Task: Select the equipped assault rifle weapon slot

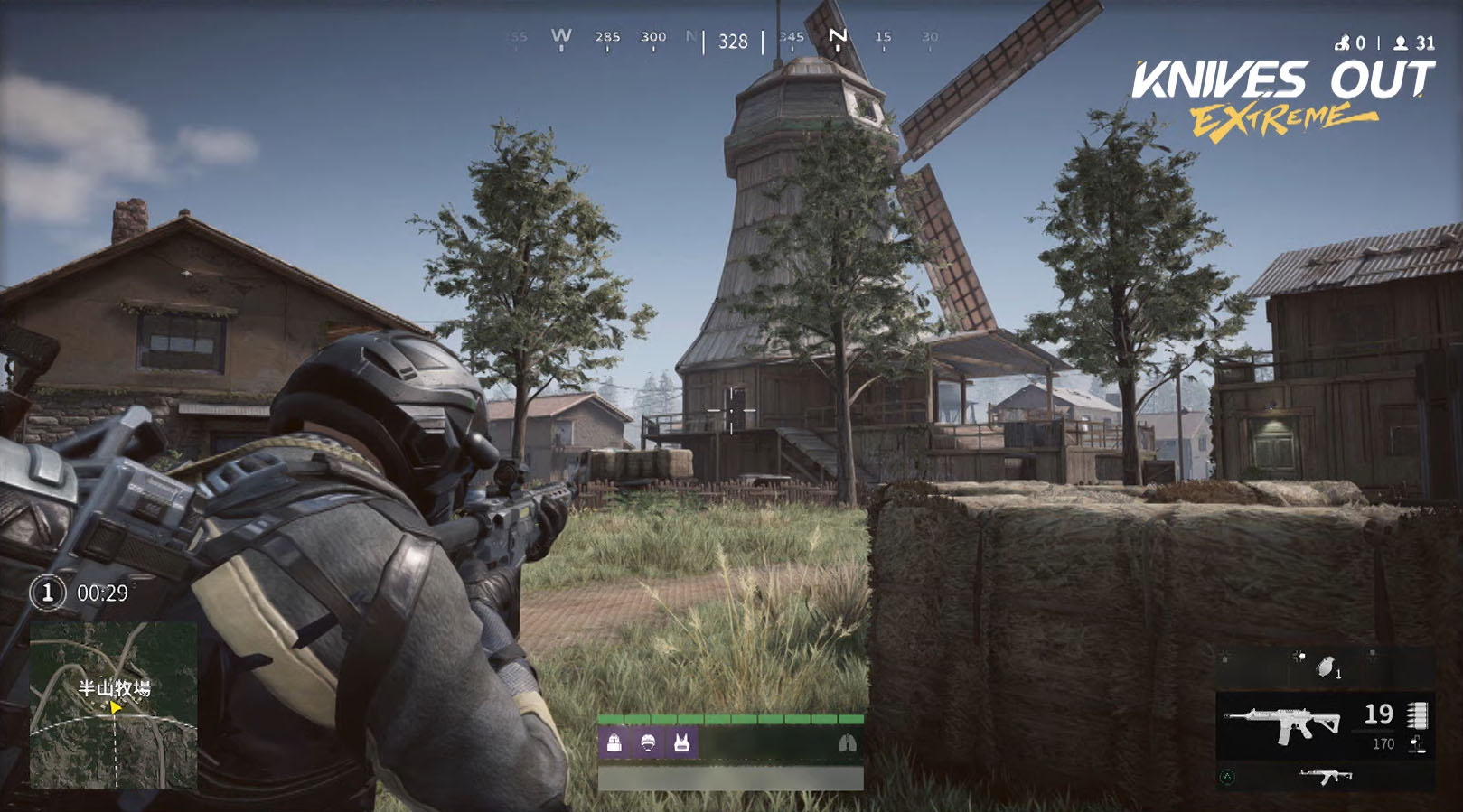Action: tap(1281, 723)
